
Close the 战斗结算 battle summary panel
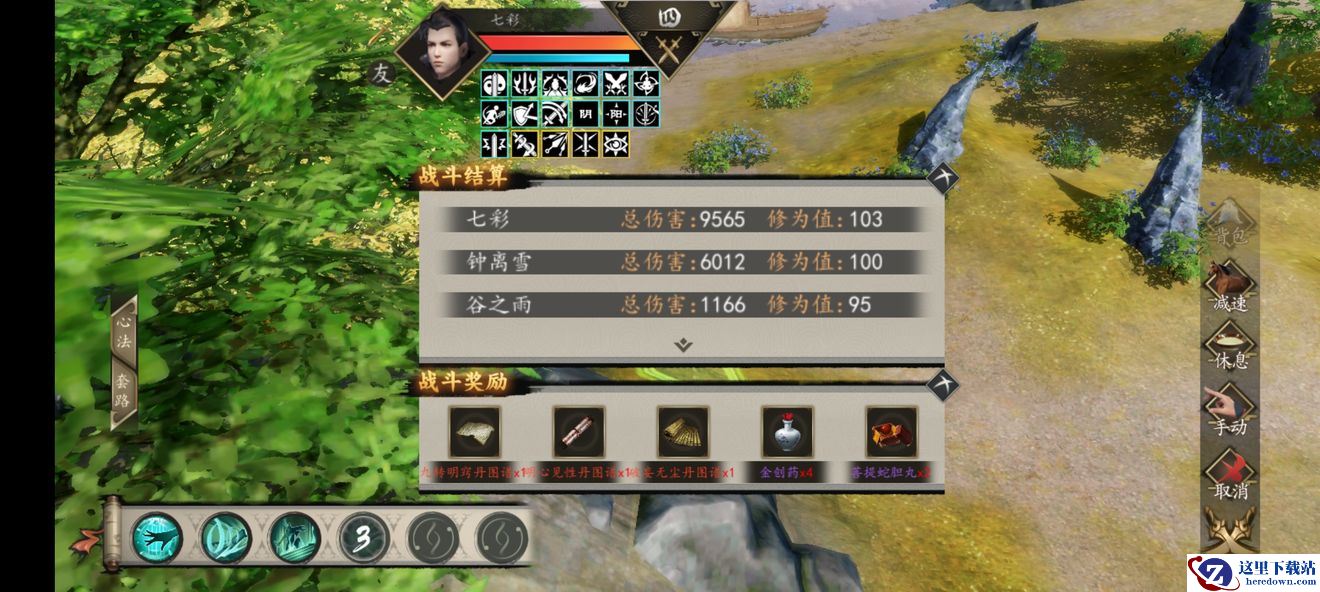941,179
